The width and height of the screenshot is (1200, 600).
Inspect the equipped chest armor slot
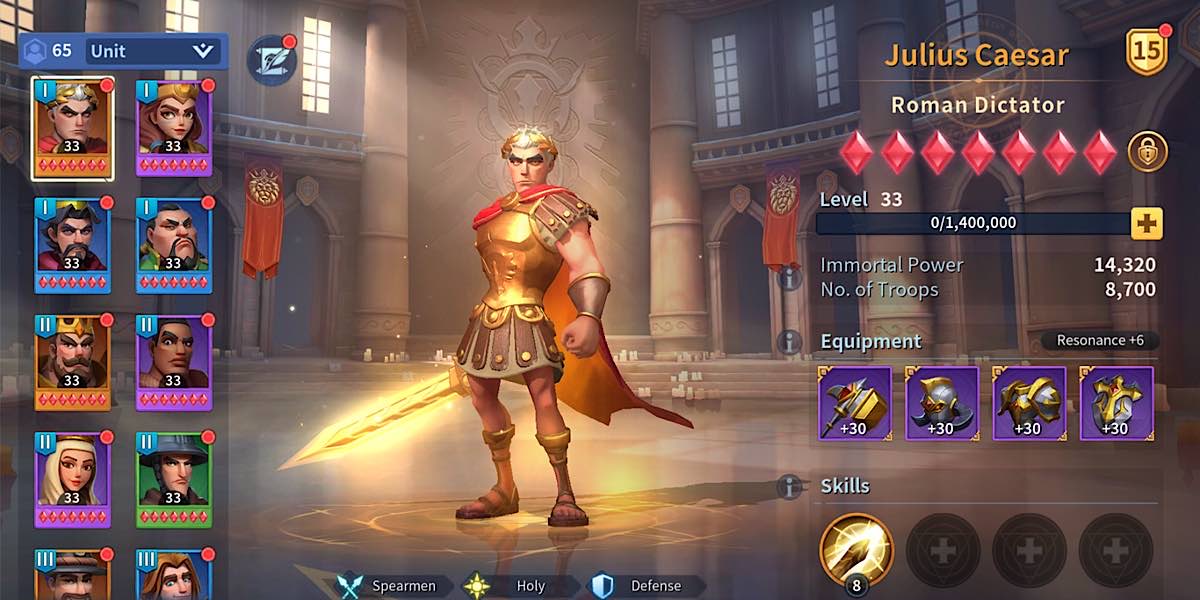tap(1029, 403)
